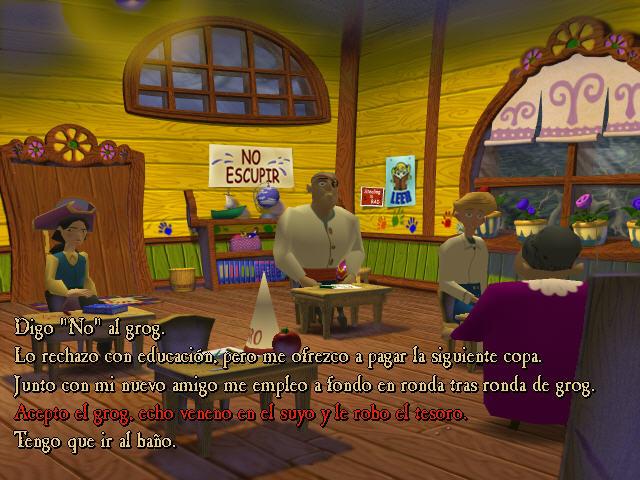Pick 'Junto con mi nuevo amigo' reply
This screenshot has height=480, width=640.
tap(303, 384)
